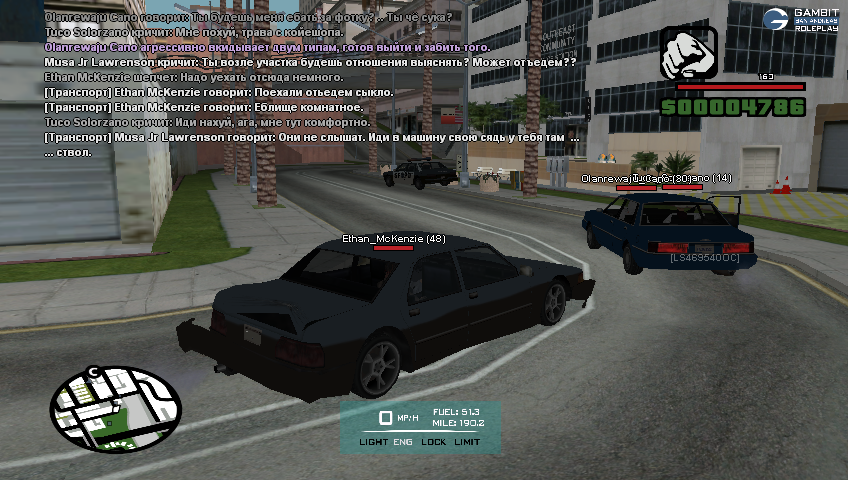The height and width of the screenshot is (480, 848).
Task: Toggle the ENG engine indicator
Action: pyautogui.click(x=403, y=442)
